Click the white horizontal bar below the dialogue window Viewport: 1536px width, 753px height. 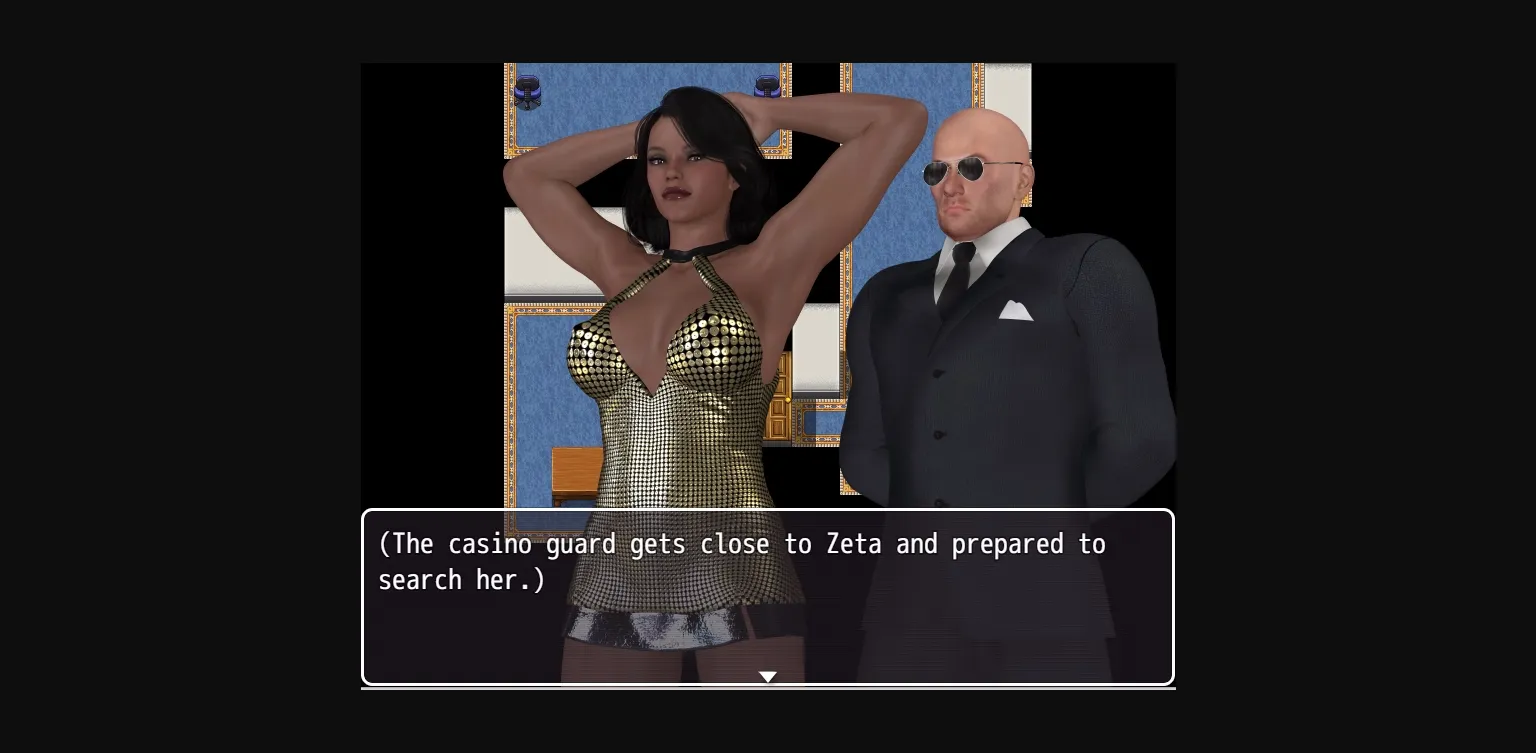coord(768,688)
